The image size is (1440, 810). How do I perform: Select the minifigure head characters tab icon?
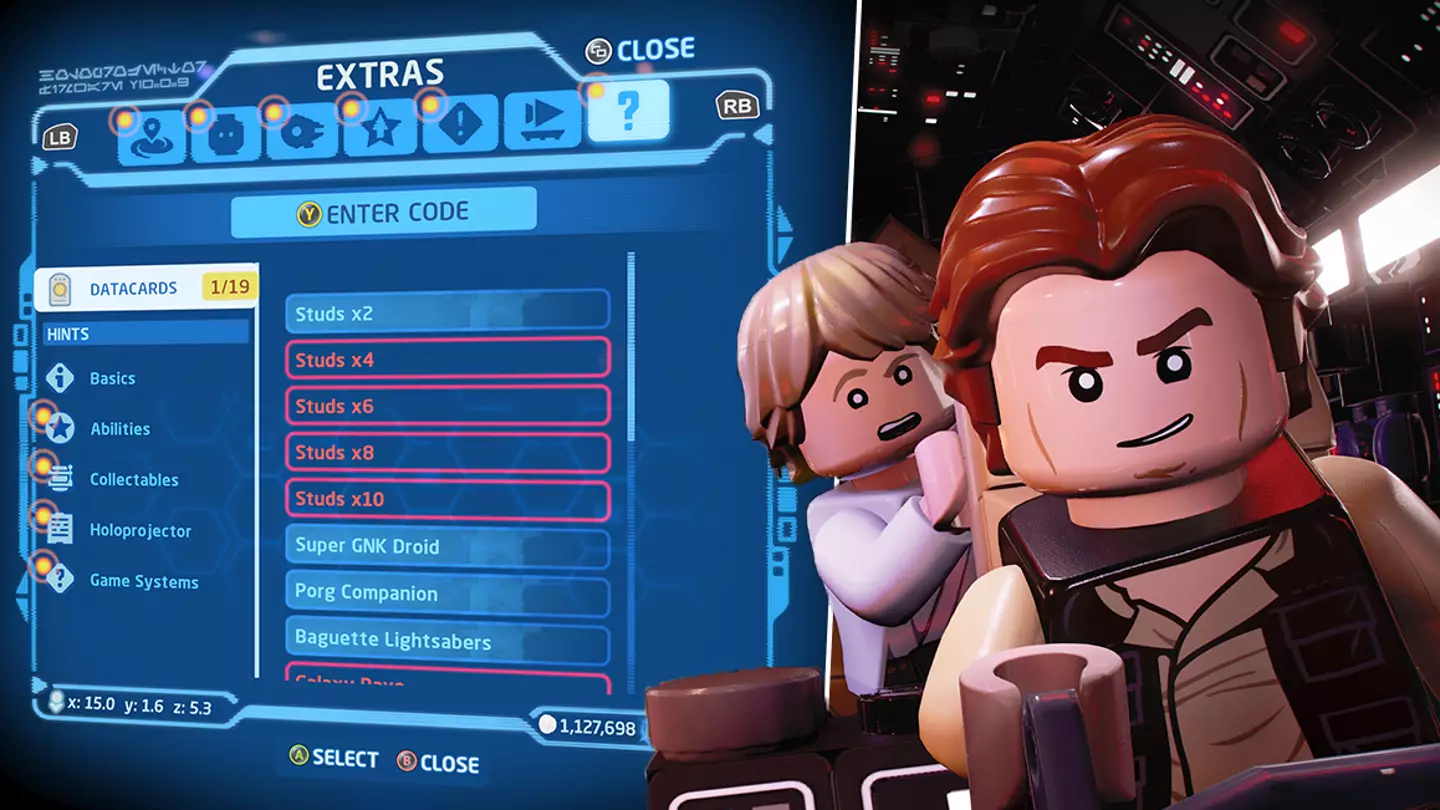click(x=227, y=133)
